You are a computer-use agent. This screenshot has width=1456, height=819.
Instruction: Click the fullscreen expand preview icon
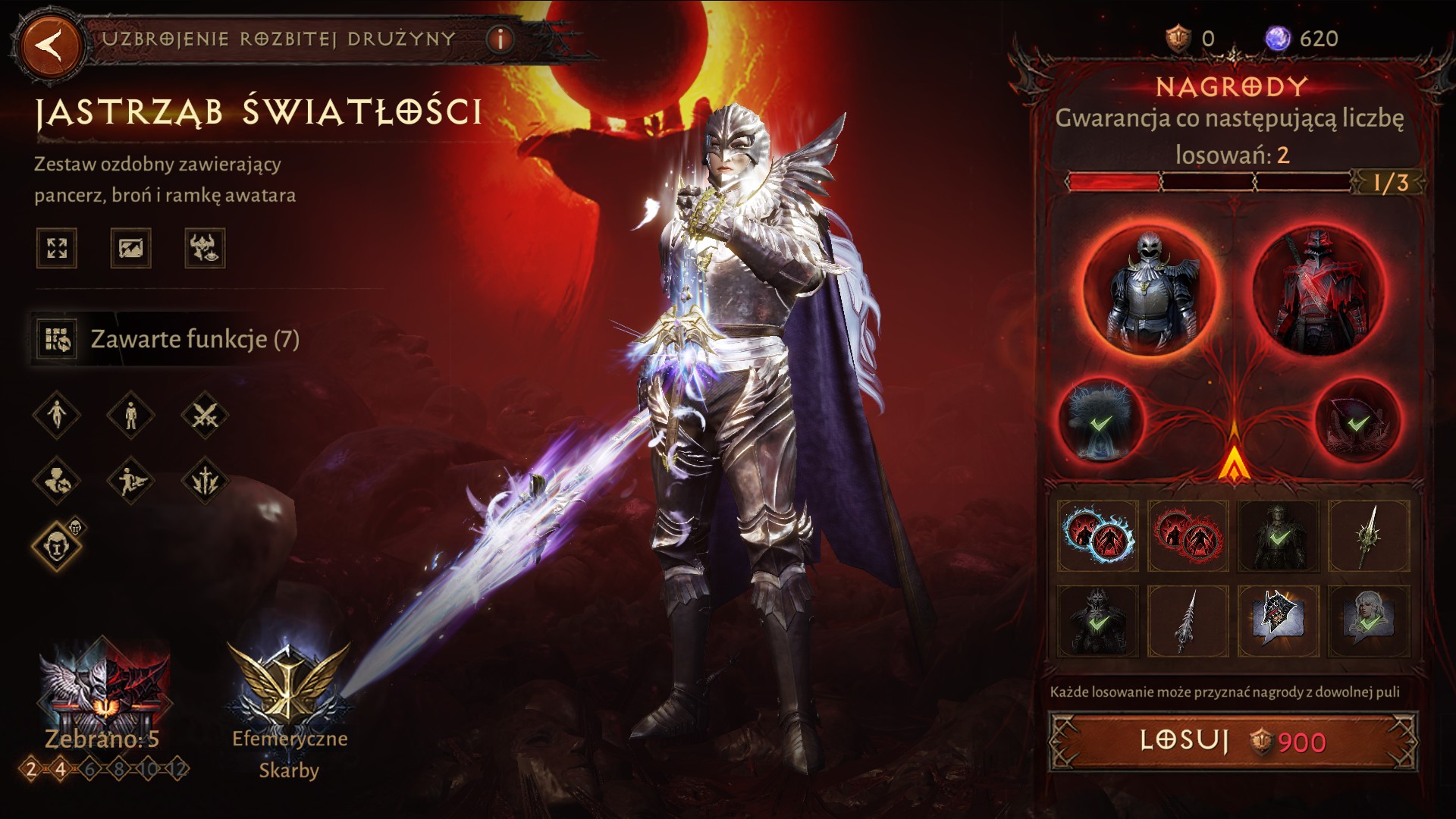pos(57,248)
